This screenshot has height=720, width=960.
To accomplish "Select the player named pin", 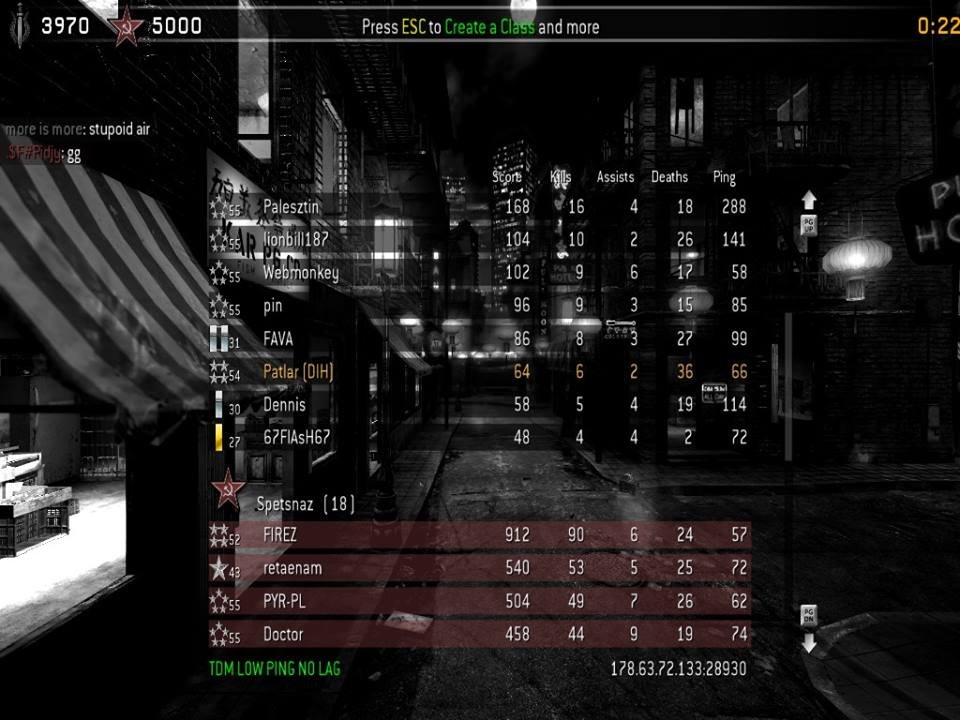I will (480, 306).
